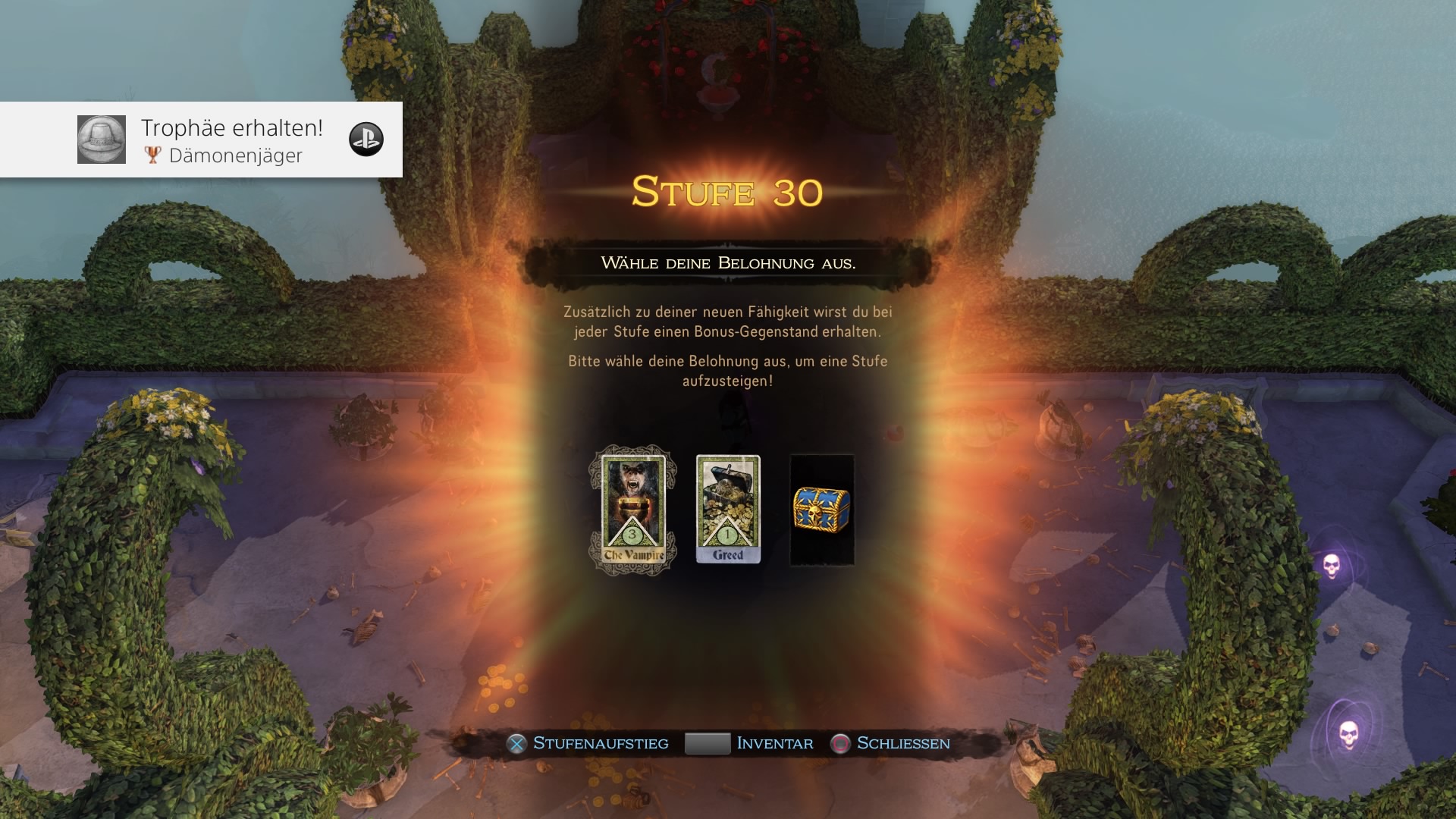1456x819 pixels.
Task: Pick the blue treasure chest reward
Action: pos(822,510)
